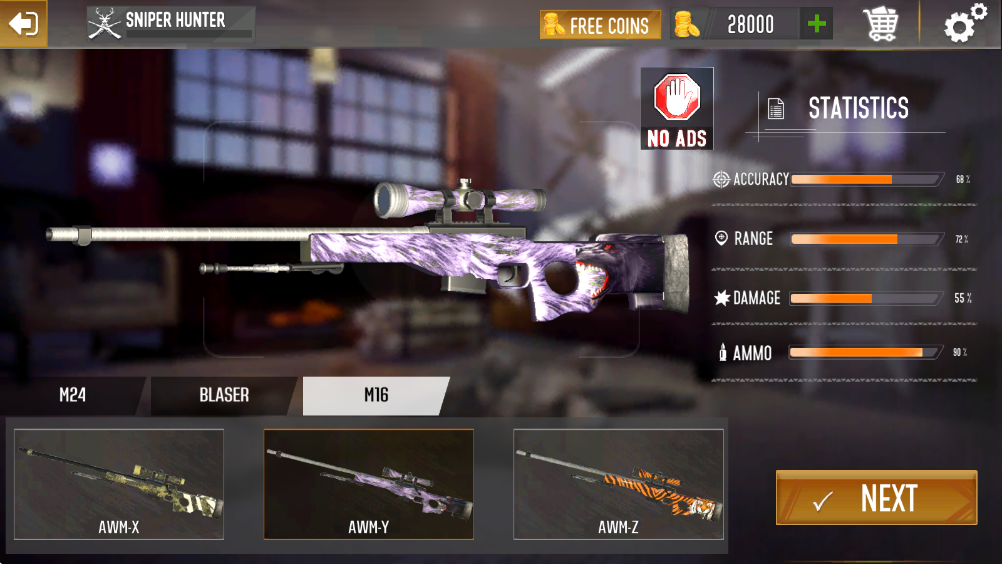Open the gear settings menu
The height and width of the screenshot is (564, 1002).
pos(964,24)
